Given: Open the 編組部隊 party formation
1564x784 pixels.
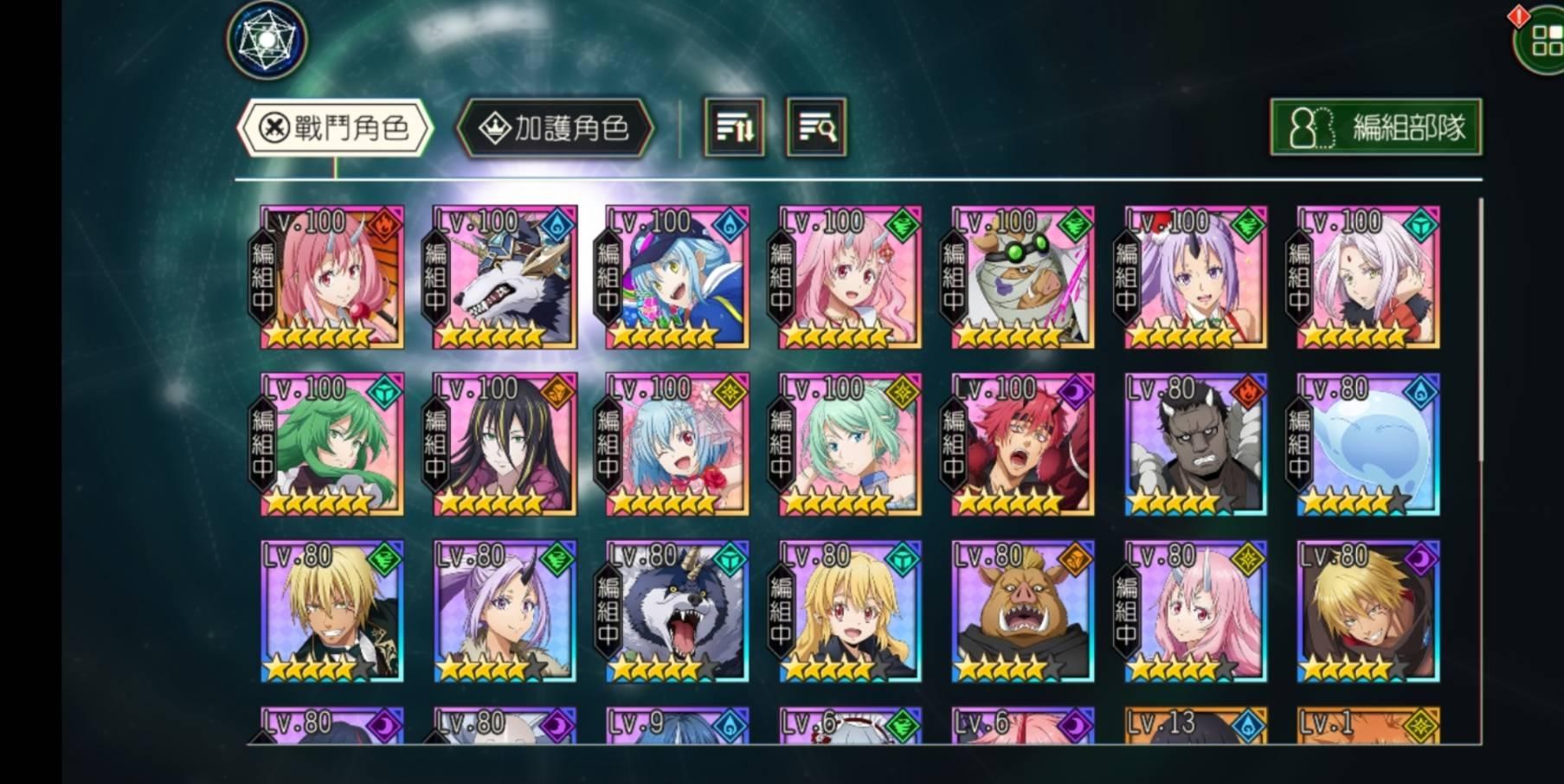Looking at the screenshot, I should [1375, 127].
